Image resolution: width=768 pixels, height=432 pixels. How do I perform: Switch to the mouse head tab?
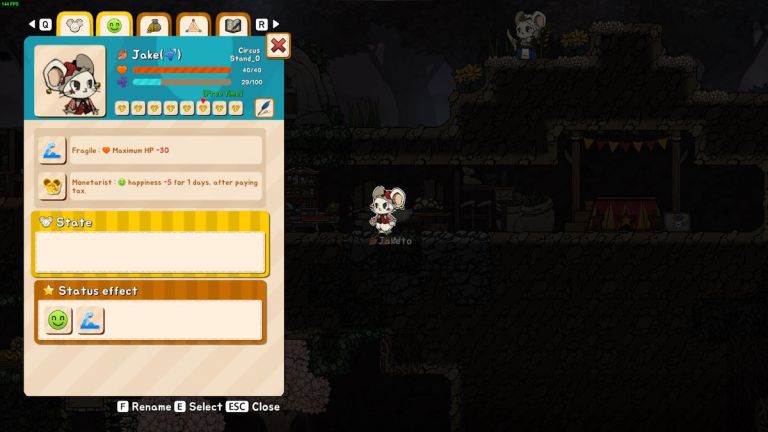click(x=75, y=25)
